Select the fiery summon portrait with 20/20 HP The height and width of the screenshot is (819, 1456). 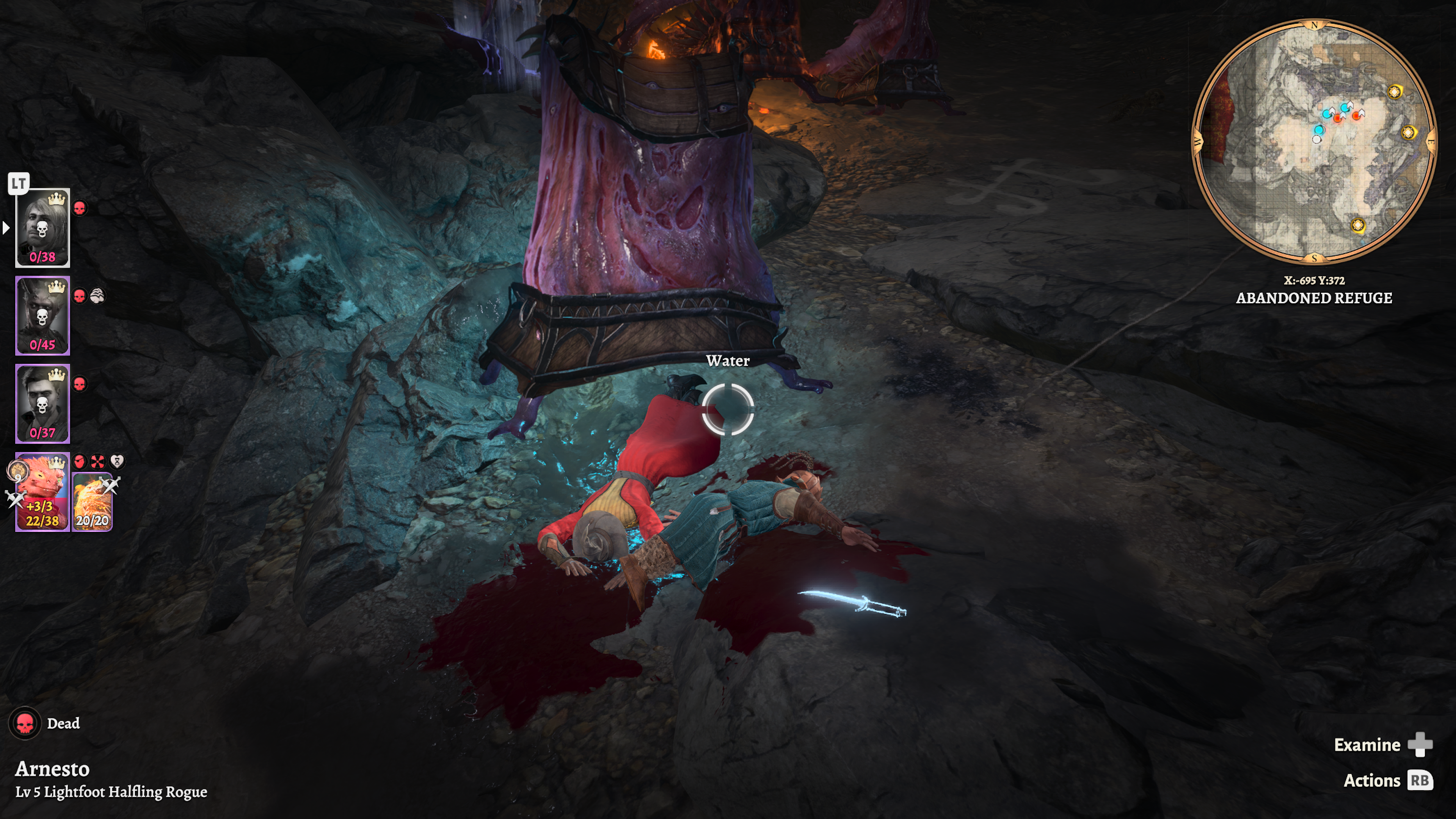coord(92,502)
